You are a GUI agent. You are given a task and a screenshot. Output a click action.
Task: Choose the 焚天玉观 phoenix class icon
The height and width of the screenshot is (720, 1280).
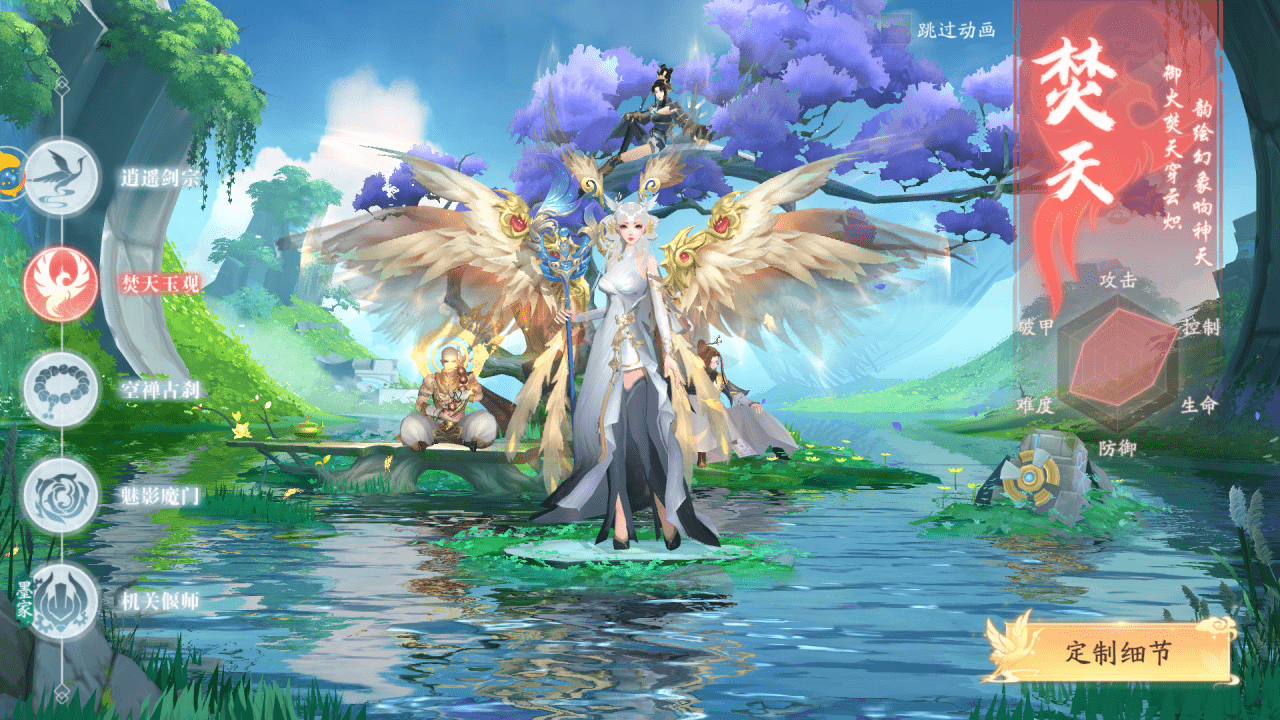(x=61, y=283)
